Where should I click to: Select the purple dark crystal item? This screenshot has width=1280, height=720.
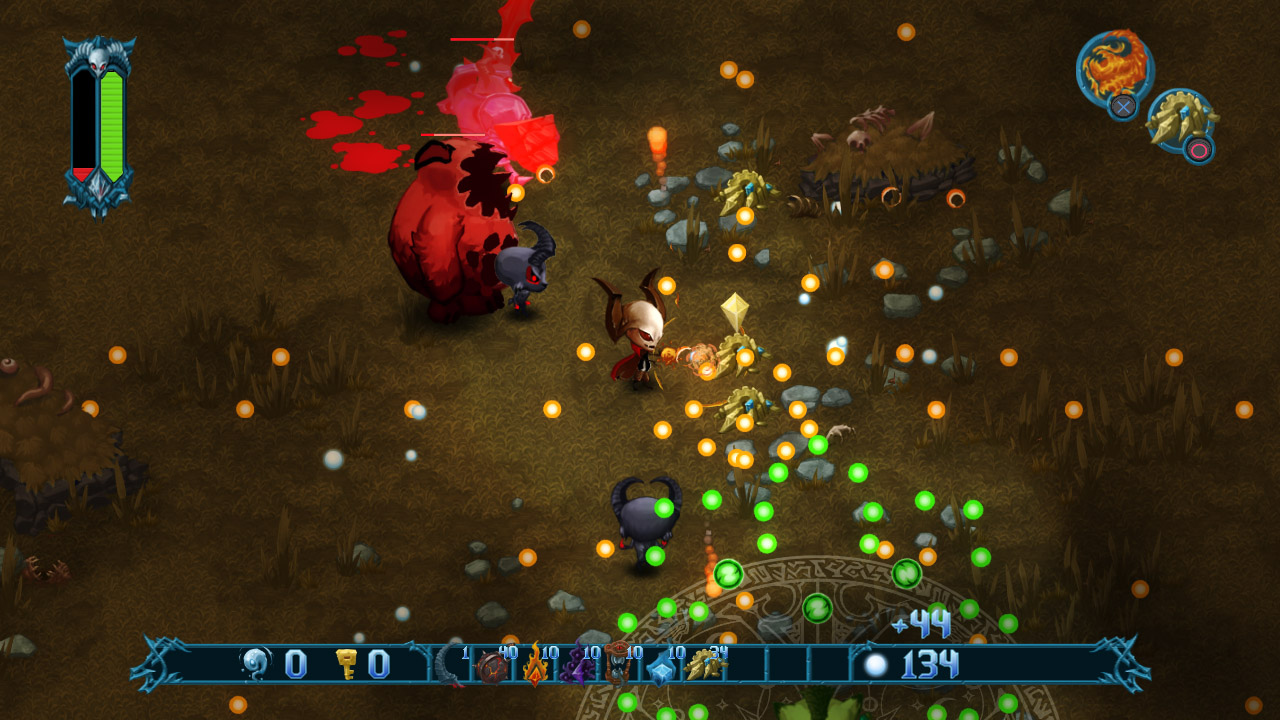pos(577,666)
